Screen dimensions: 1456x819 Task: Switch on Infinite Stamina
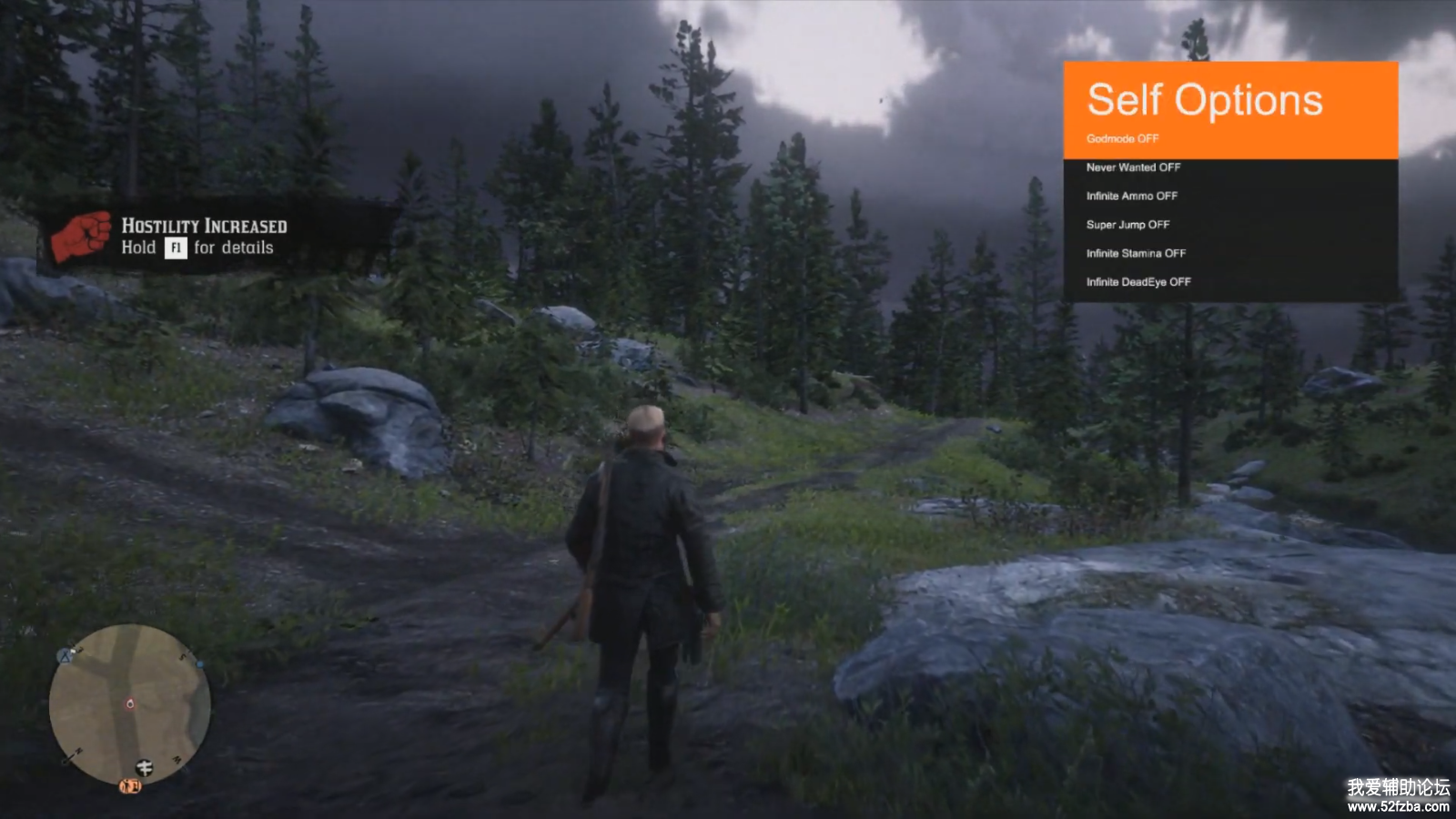click(x=1136, y=254)
